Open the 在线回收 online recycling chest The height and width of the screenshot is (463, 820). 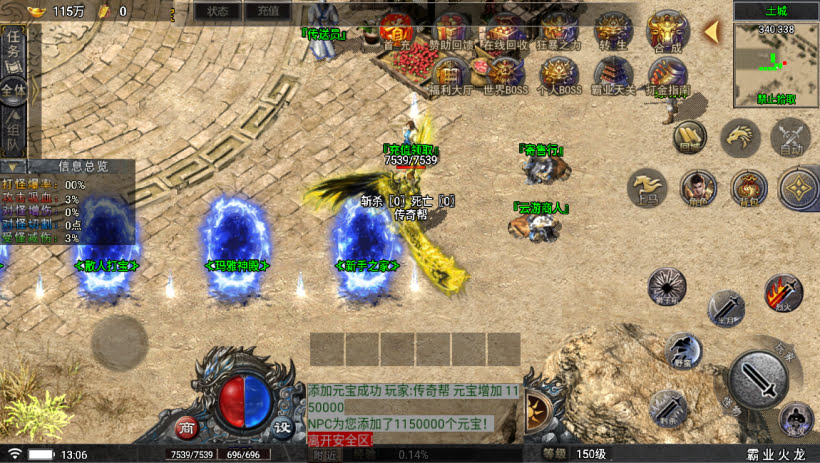(x=507, y=30)
